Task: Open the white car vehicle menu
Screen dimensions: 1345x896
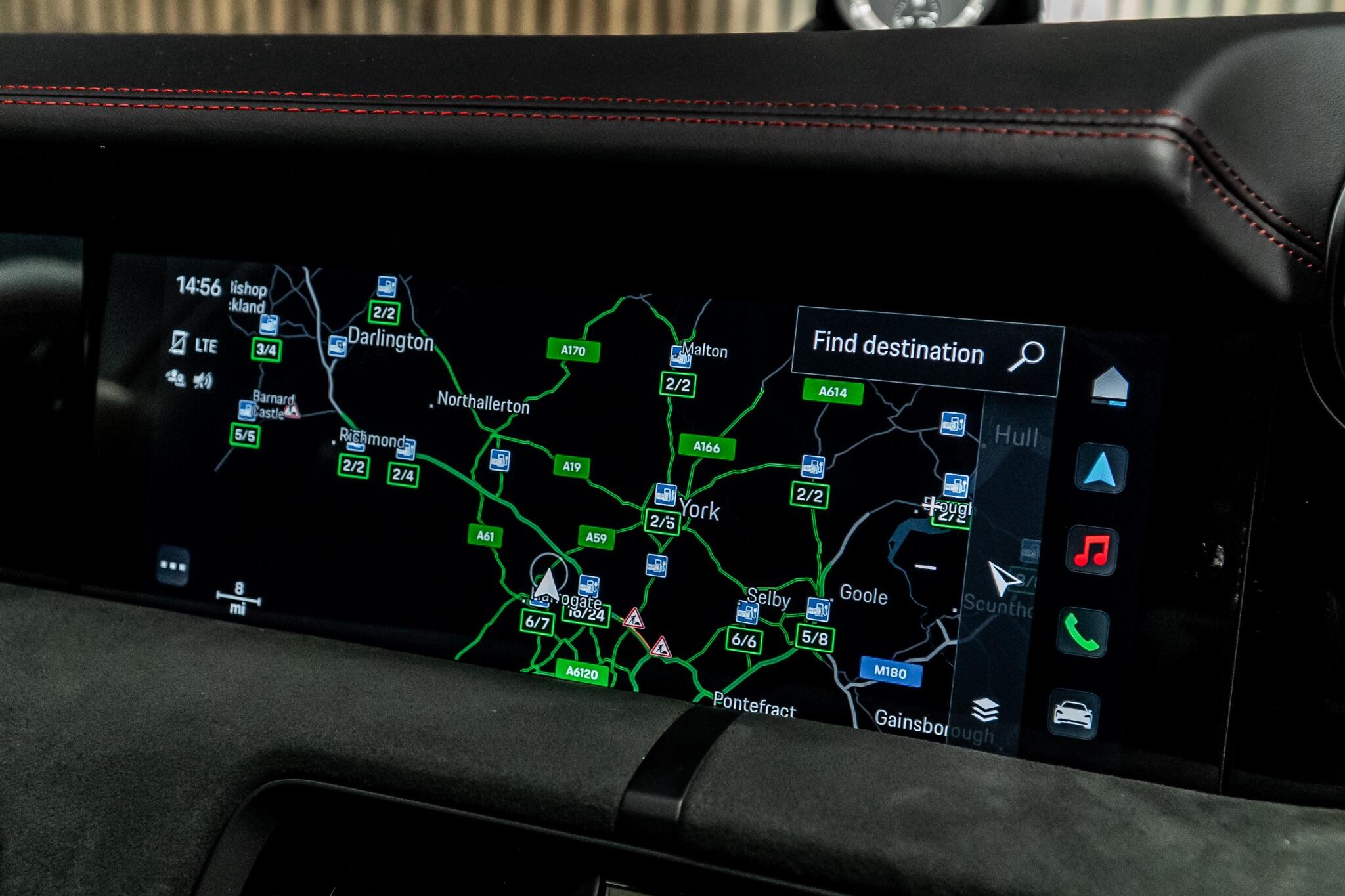Action: click(1072, 714)
